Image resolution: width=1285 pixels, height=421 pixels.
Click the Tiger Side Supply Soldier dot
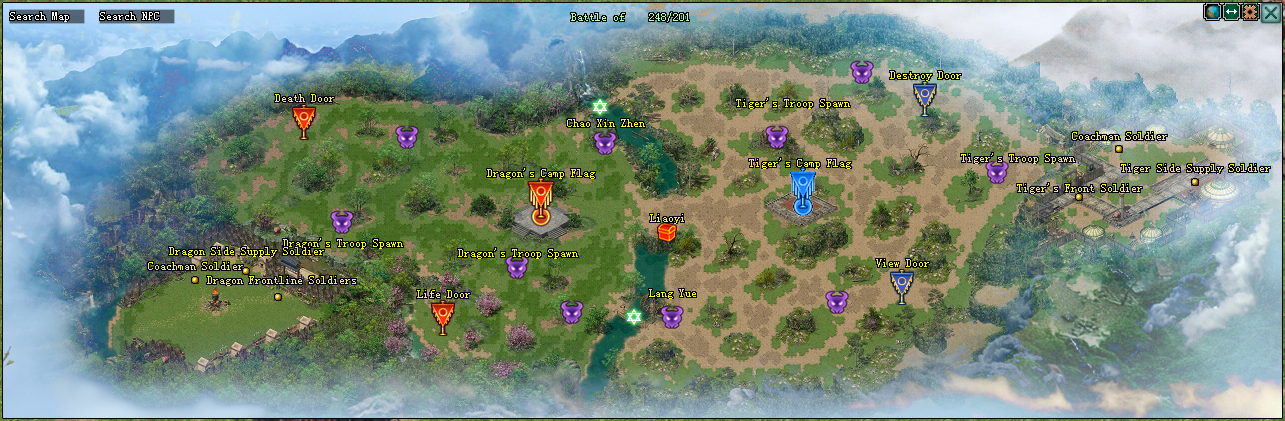(1195, 182)
